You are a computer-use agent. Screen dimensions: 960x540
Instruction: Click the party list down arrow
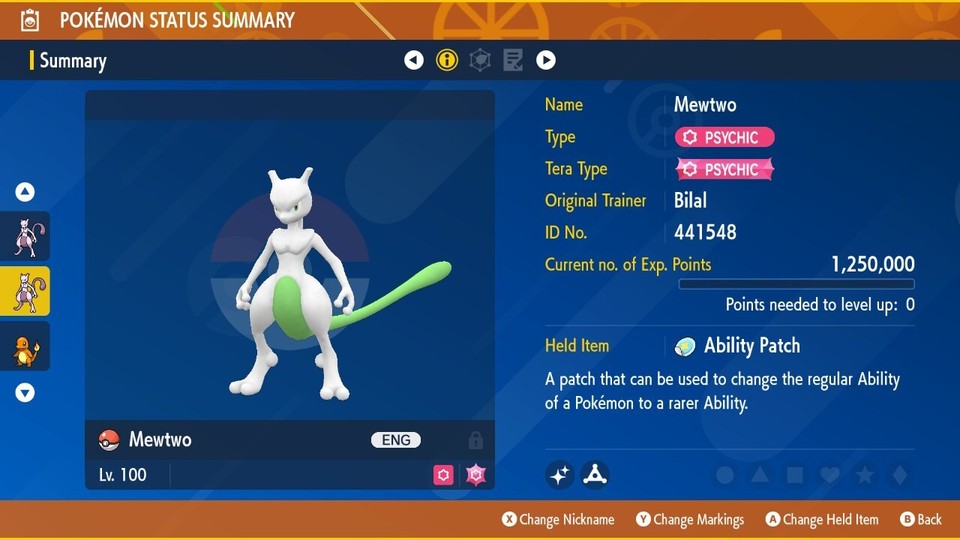[25, 393]
